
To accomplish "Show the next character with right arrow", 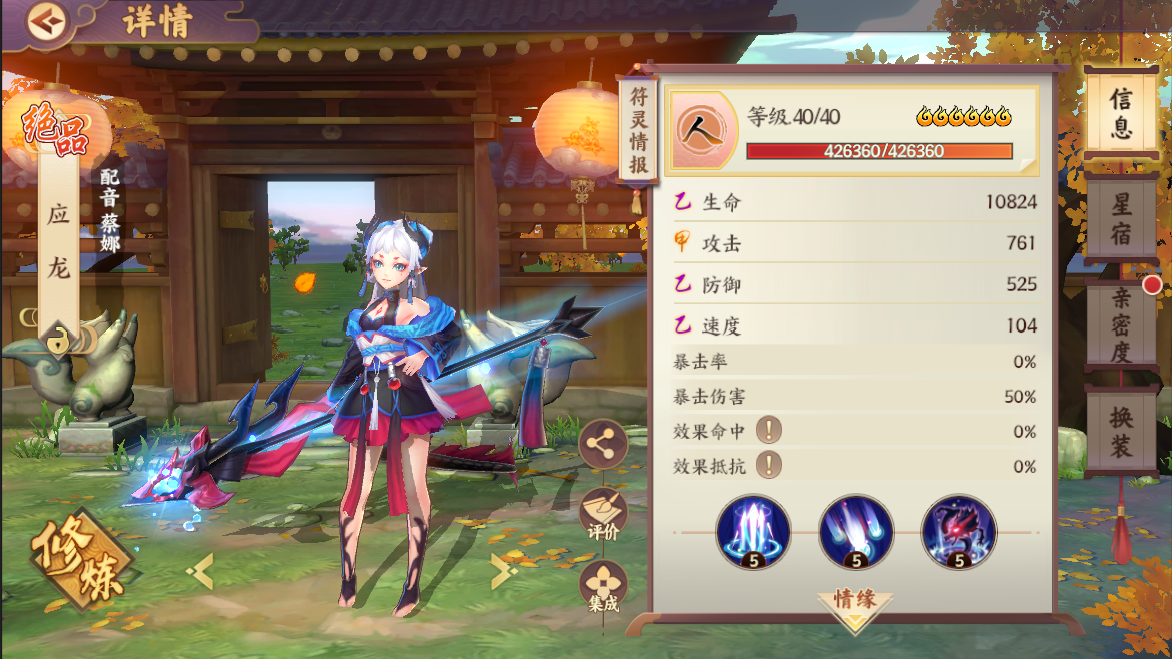I will pyautogui.click(x=503, y=571).
